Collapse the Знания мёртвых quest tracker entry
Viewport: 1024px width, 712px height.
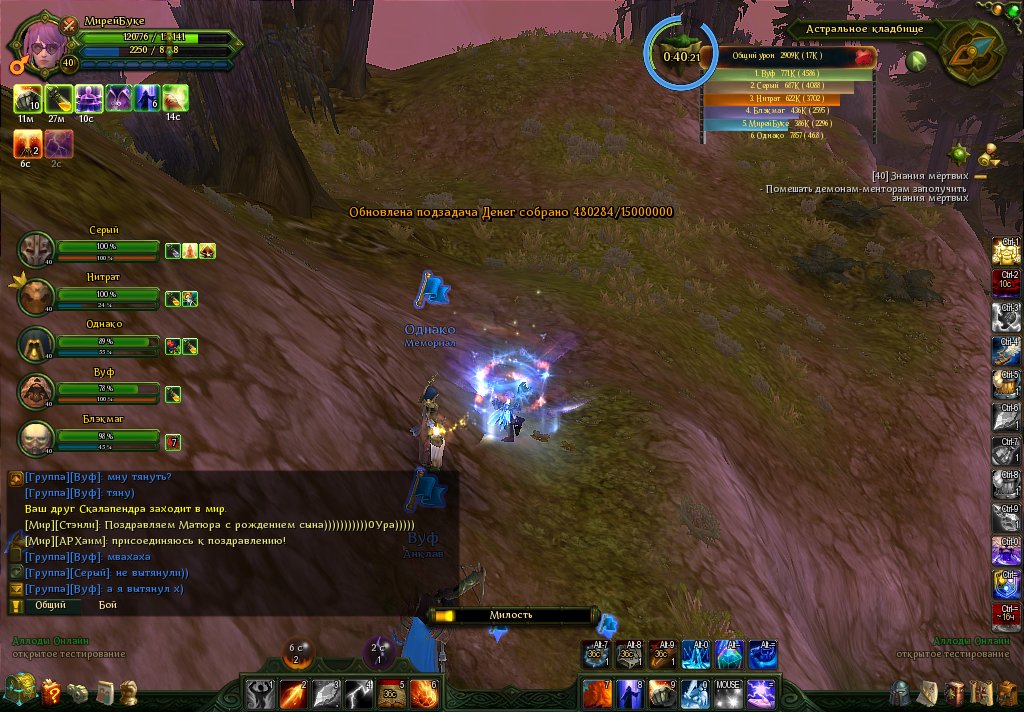click(980, 176)
